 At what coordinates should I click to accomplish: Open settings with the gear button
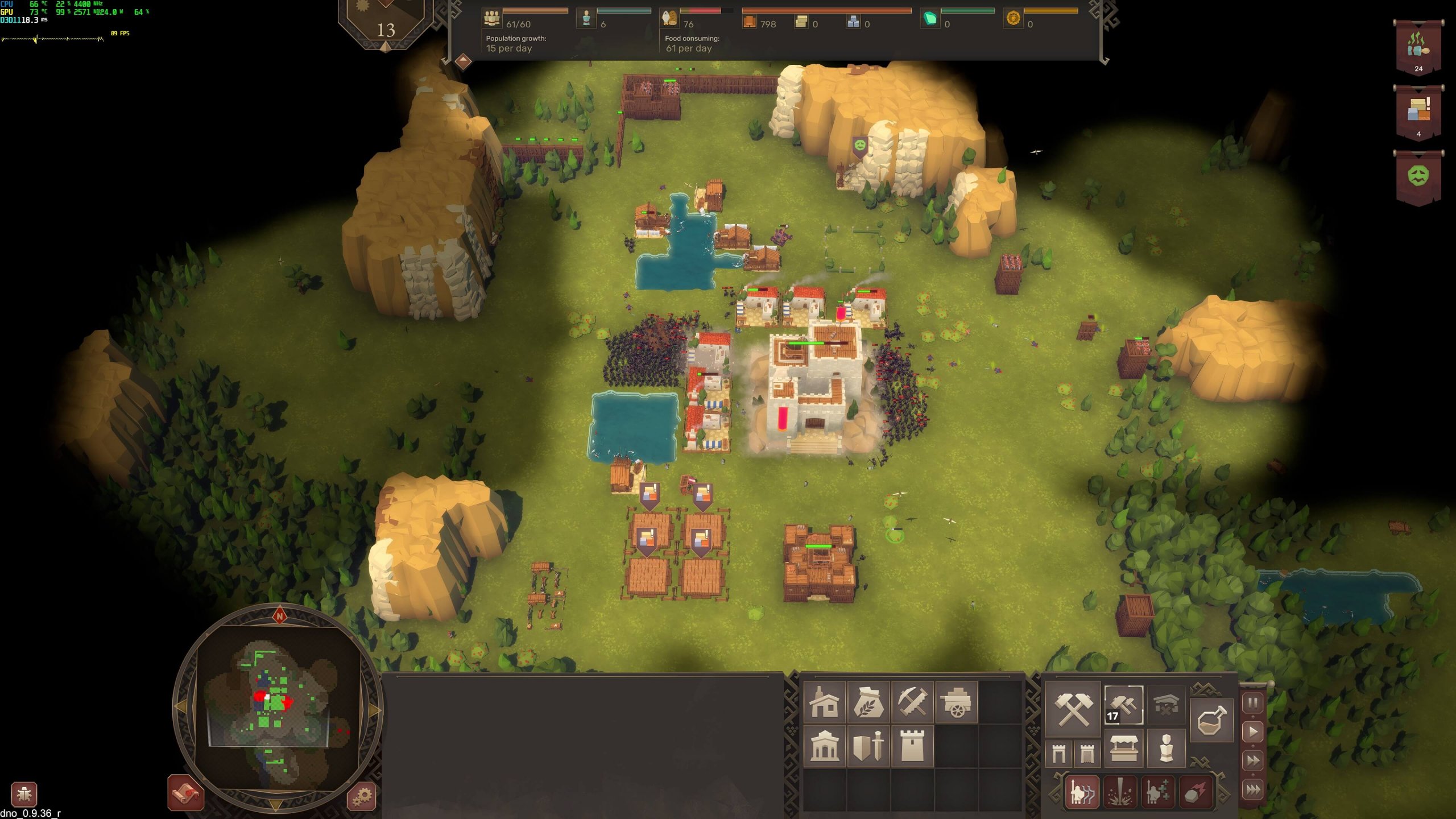[x=362, y=796]
